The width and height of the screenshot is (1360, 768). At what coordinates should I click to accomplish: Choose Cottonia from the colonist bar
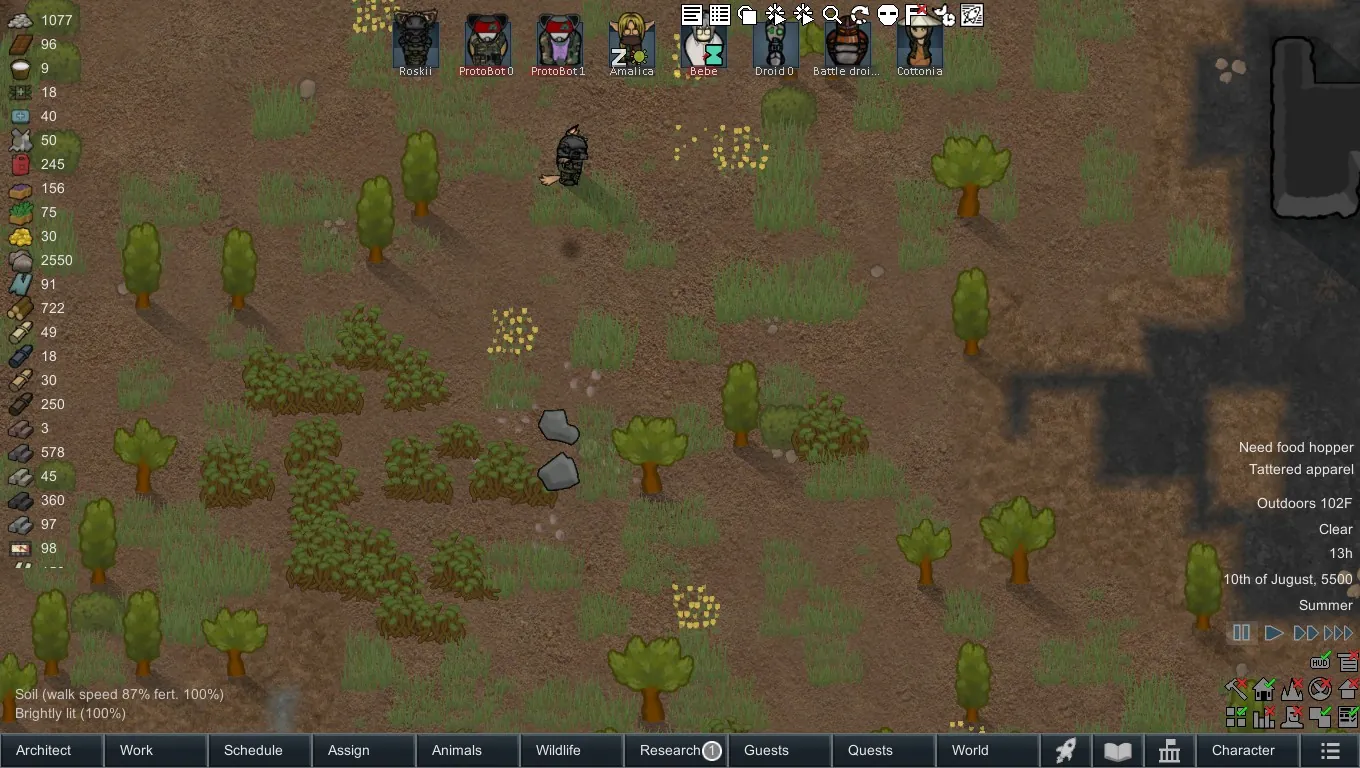919,42
